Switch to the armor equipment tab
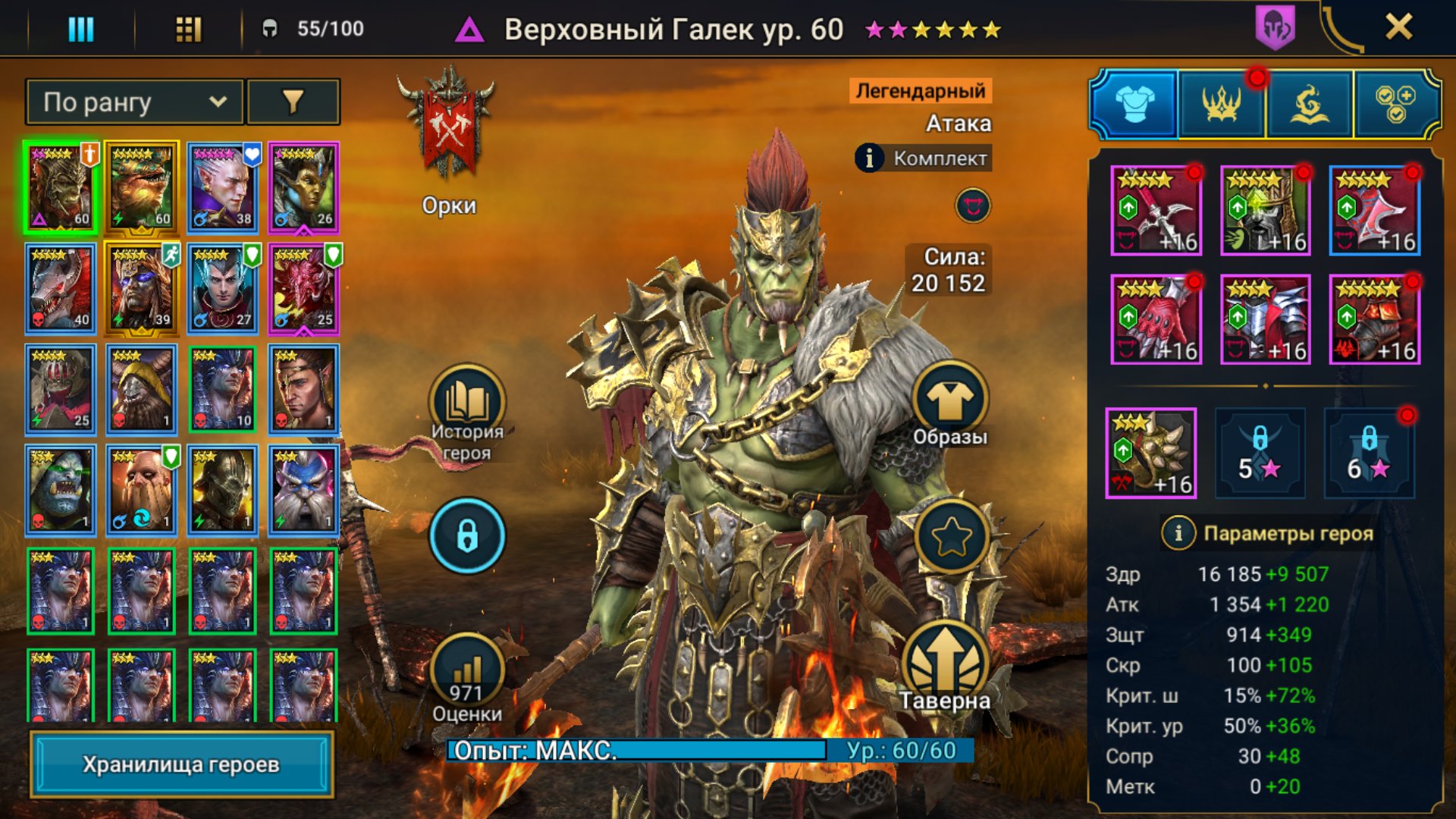 [x=1134, y=104]
